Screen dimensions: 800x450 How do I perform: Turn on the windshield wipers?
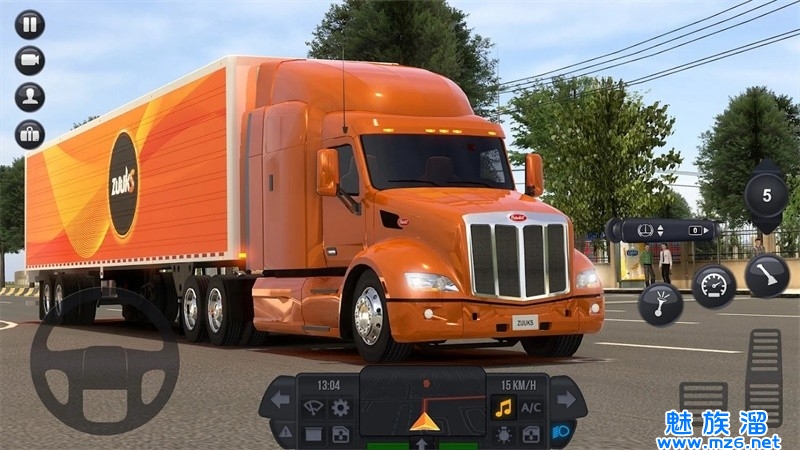click(313, 408)
